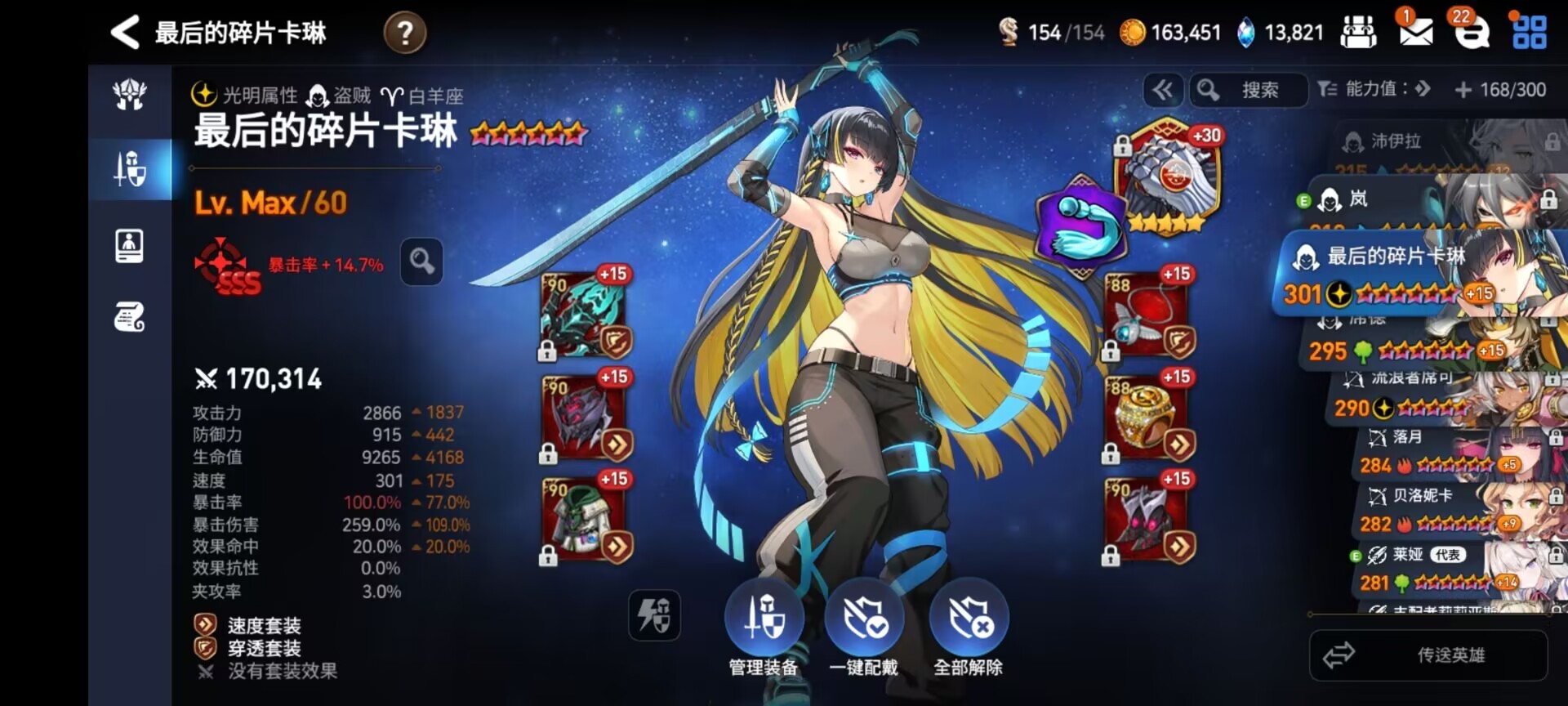Click the 传送英雄 transfer hero button
The height and width of the screenshot is (706, 1568).
pos(1428,655)
